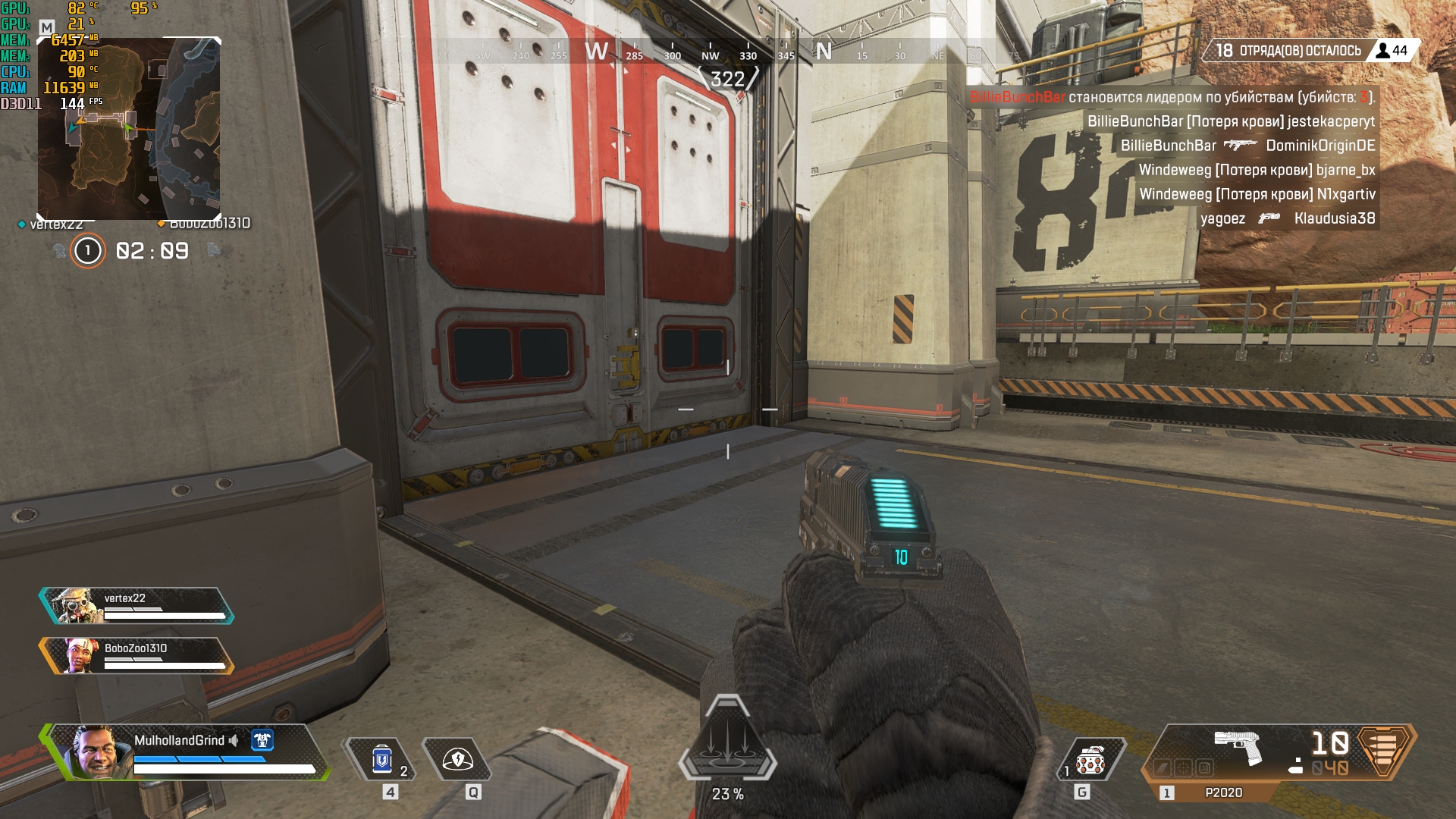
Task: Click the round 1 ring indicator
Action: pos(88,251)
